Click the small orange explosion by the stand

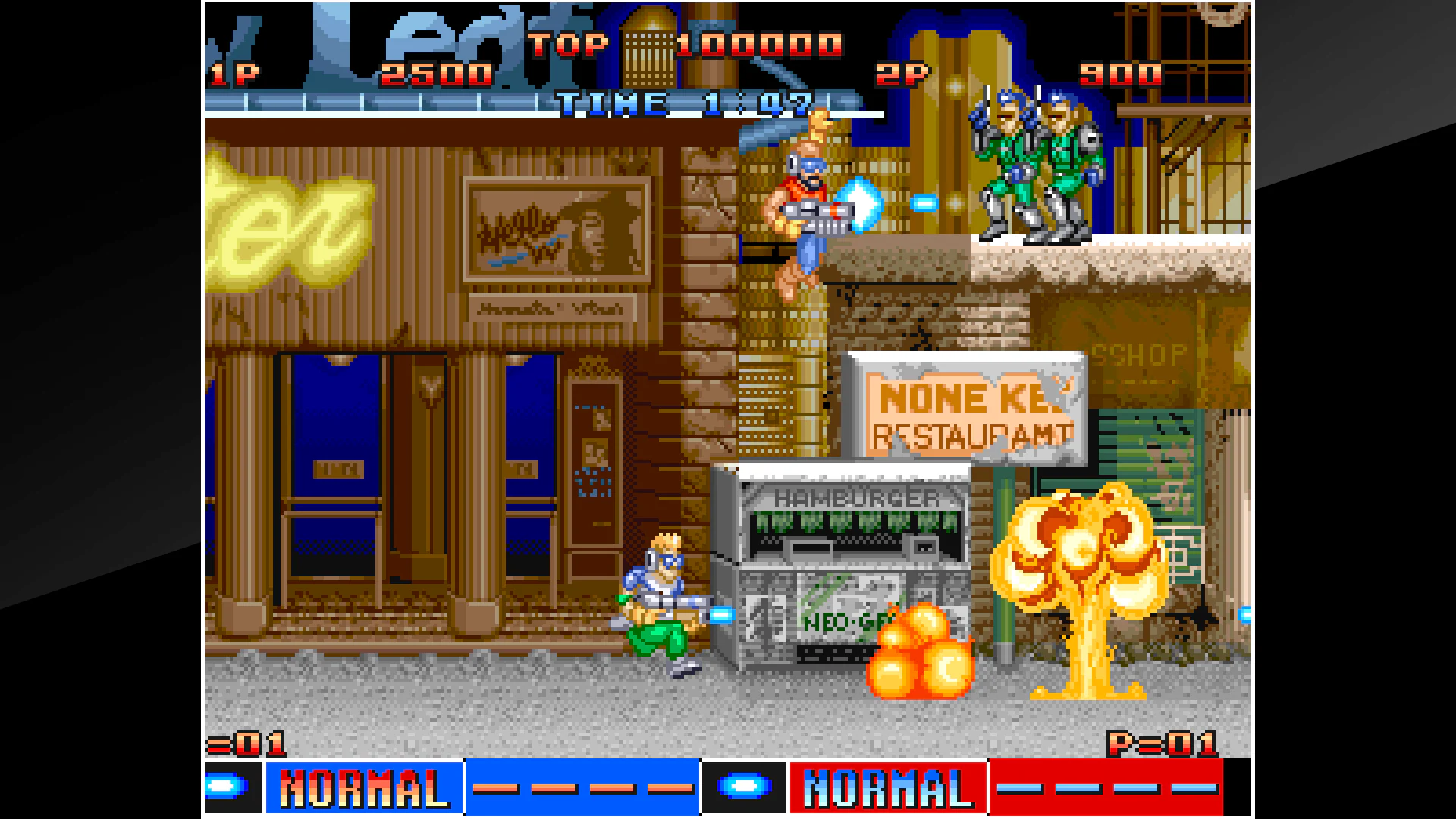click(921, 652)
